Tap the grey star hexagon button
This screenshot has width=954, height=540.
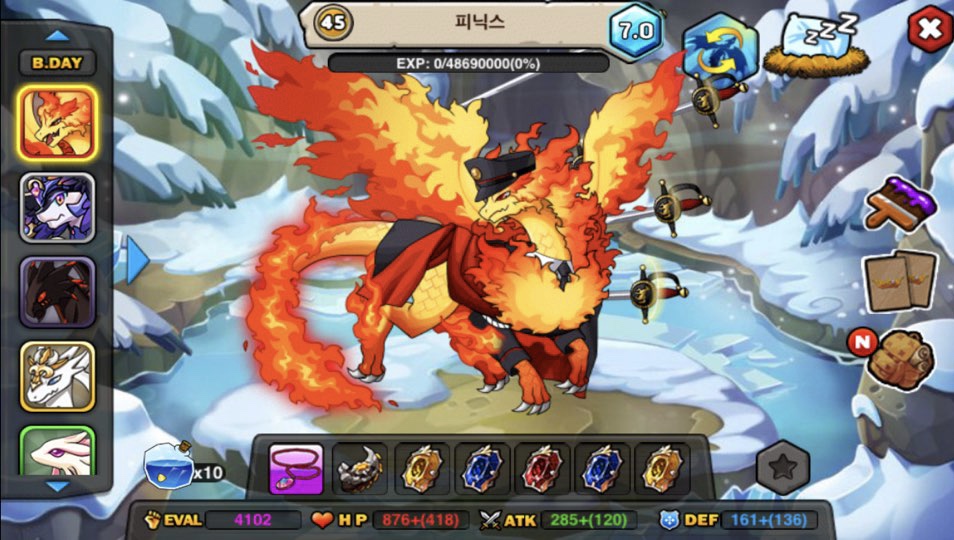click(x=782, y=467)
